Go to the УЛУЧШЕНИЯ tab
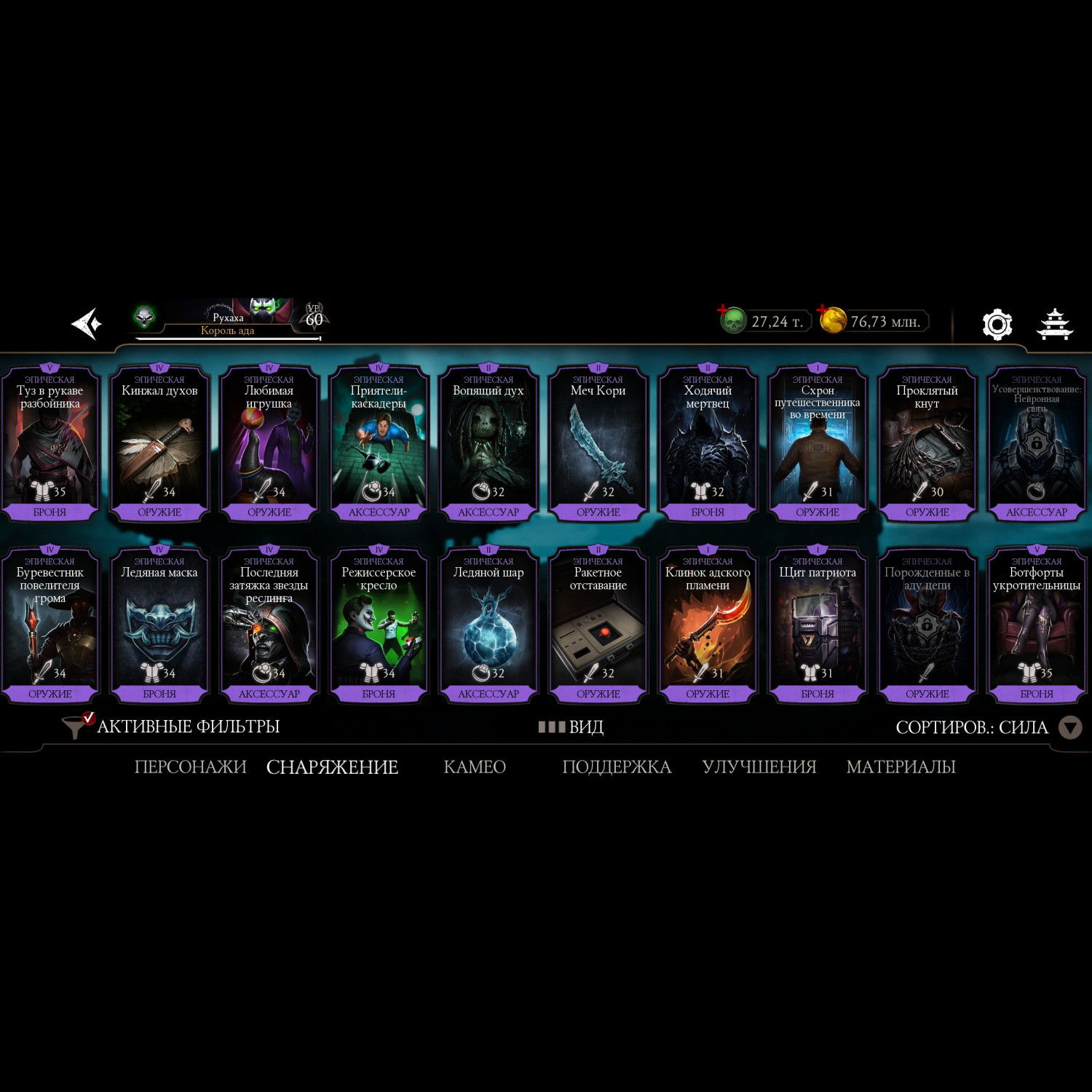 (759, 767)
